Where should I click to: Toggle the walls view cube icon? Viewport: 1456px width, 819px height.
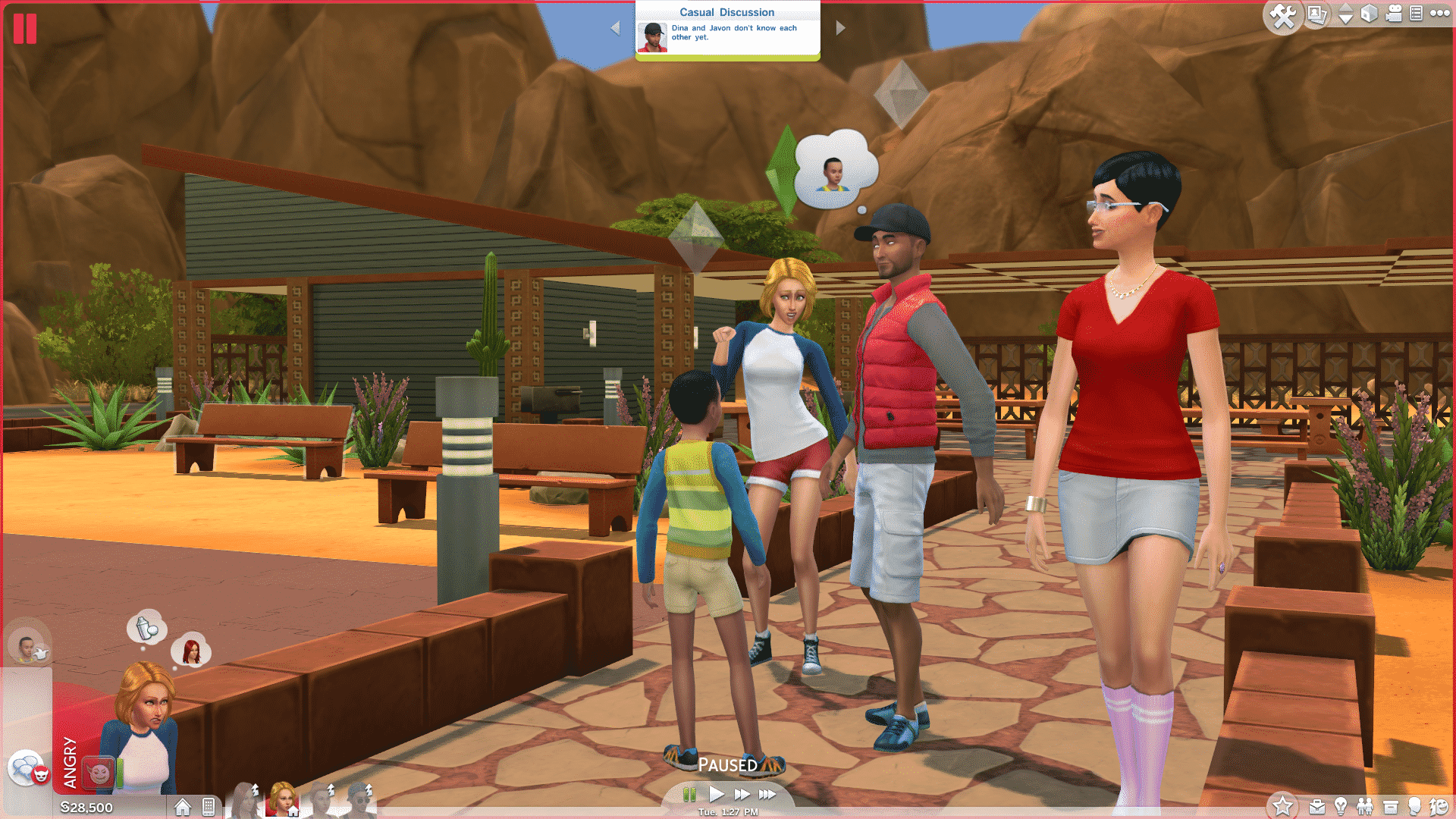1369,14
